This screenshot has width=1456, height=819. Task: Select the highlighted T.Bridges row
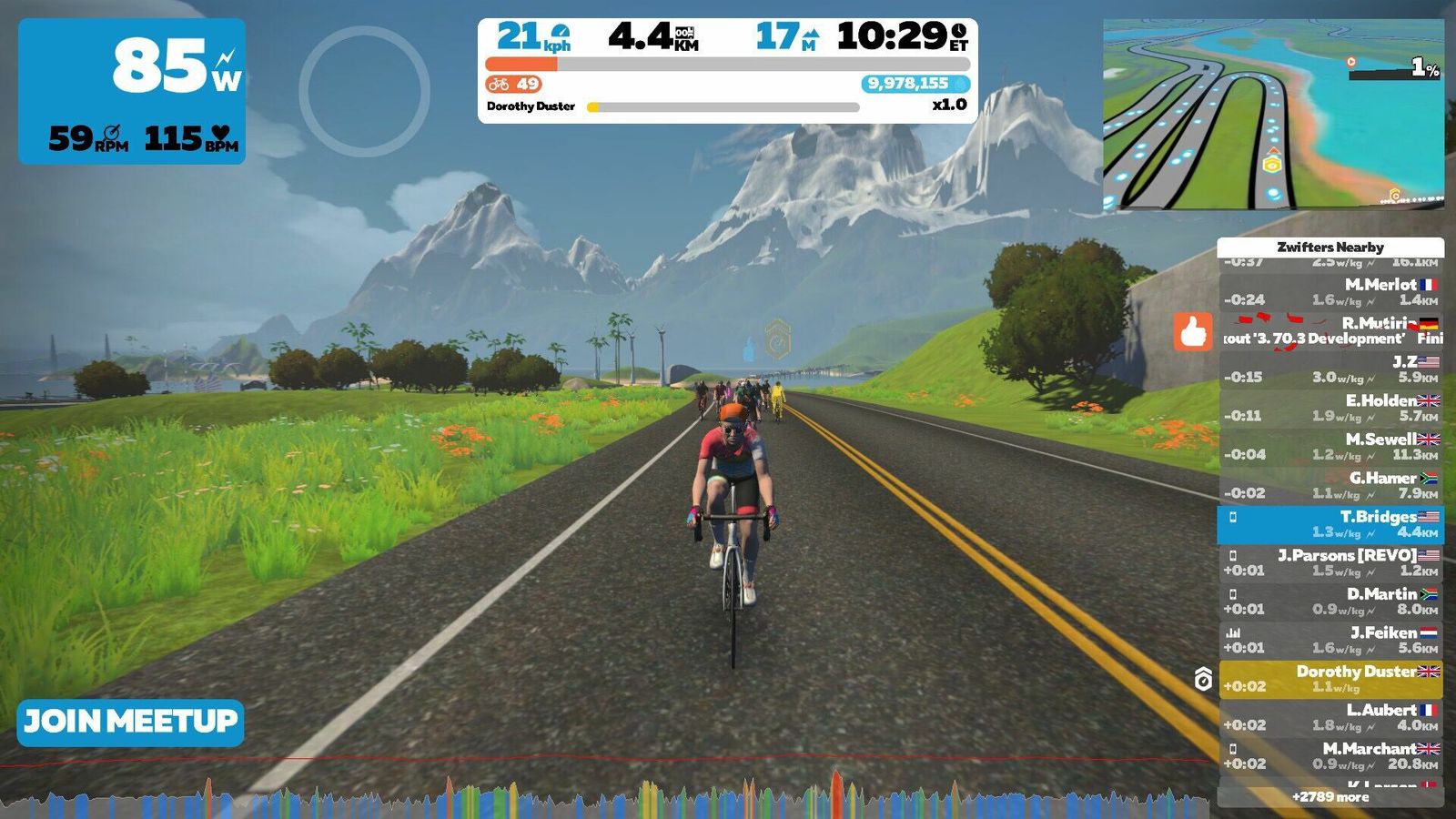tap(1330, 524)
